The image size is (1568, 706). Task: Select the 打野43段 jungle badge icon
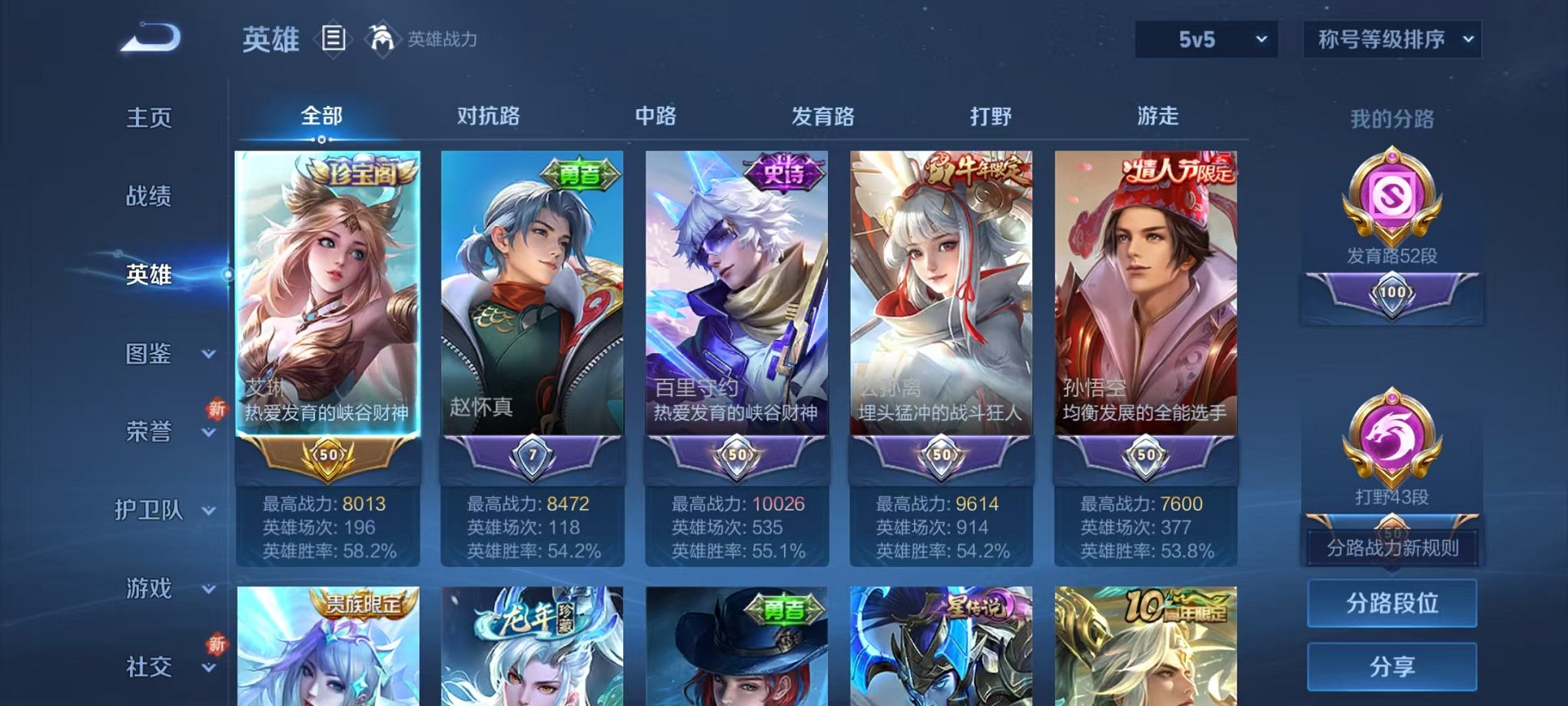[x=1391, y=446]
